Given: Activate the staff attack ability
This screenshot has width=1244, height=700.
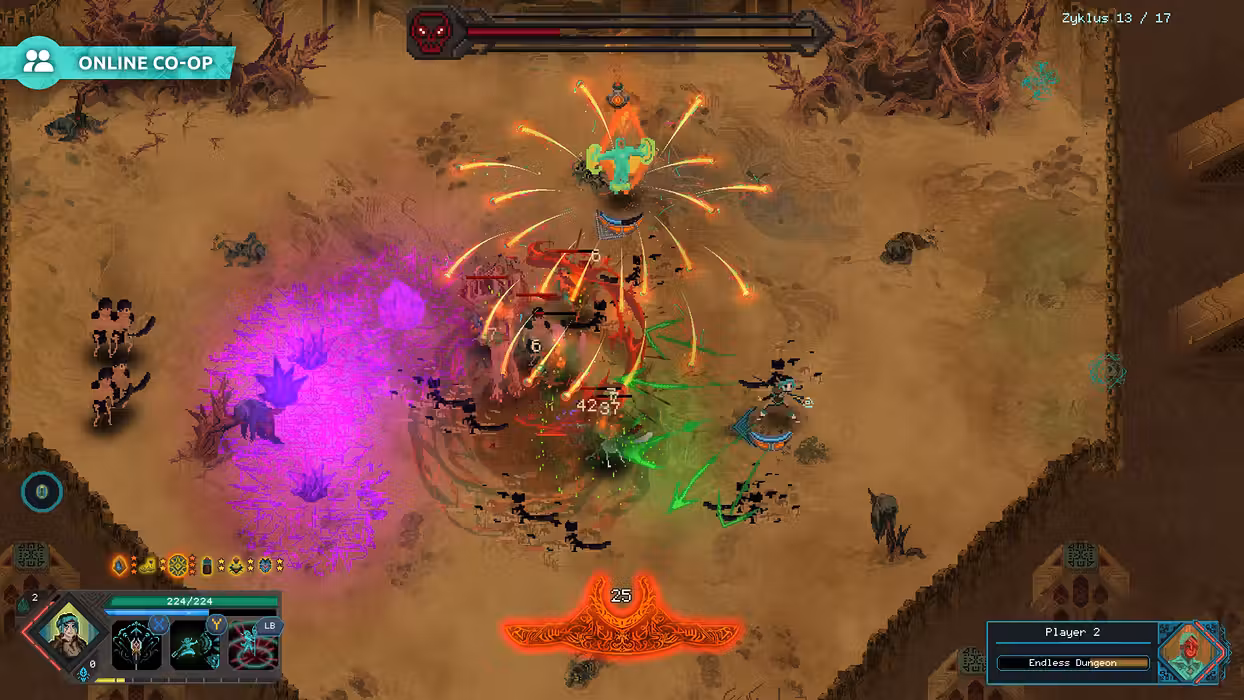Looking at the screenshot, I should (x=136, y=645).
